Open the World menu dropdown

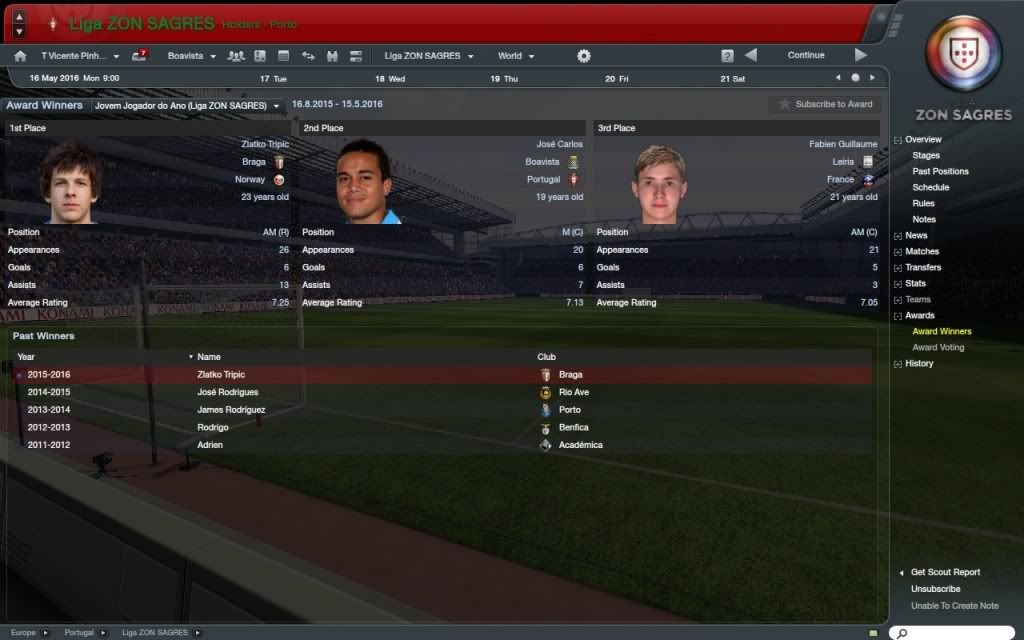coord(516,56)
